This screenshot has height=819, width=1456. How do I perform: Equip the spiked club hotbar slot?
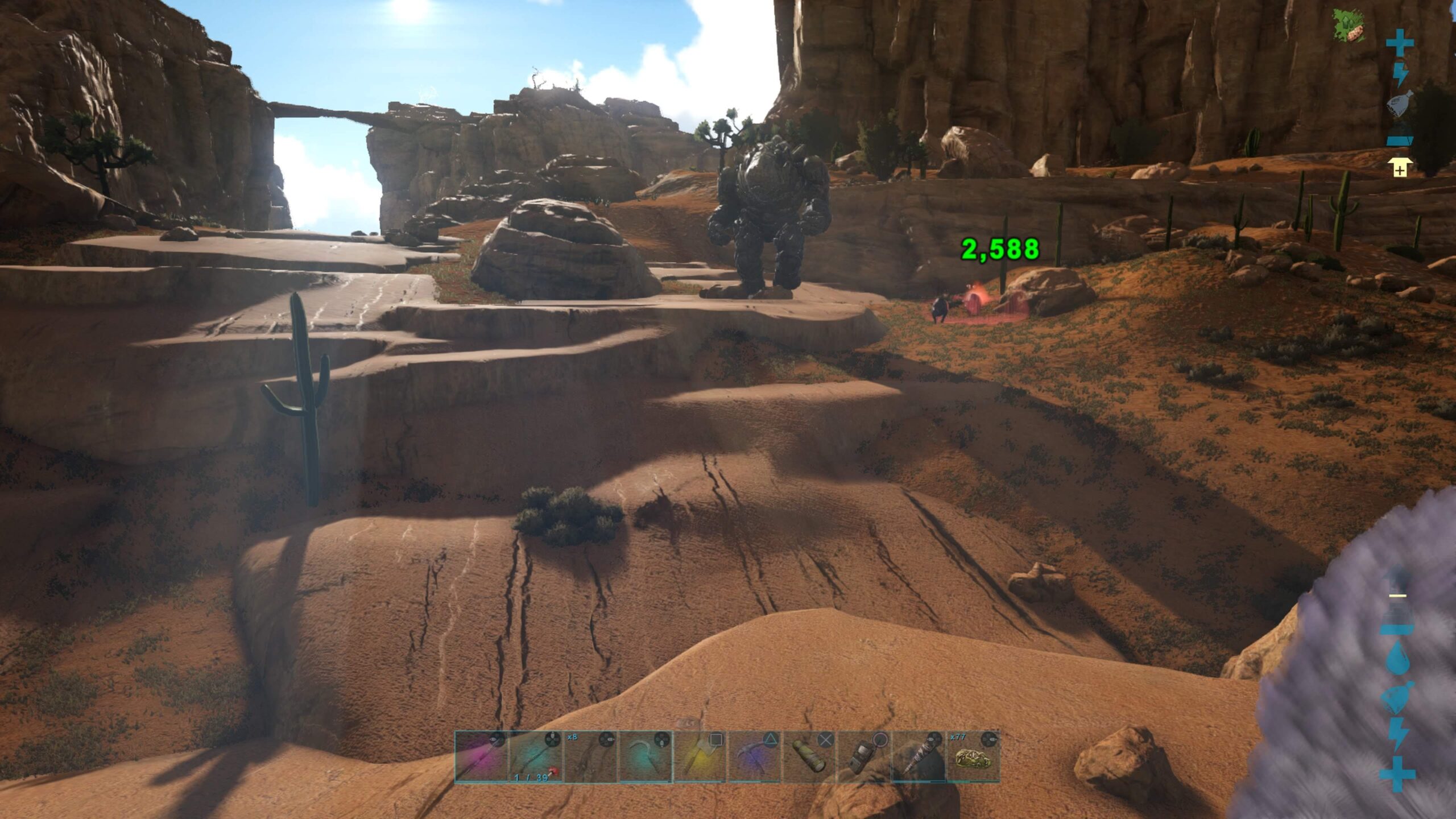coord(918,757)
